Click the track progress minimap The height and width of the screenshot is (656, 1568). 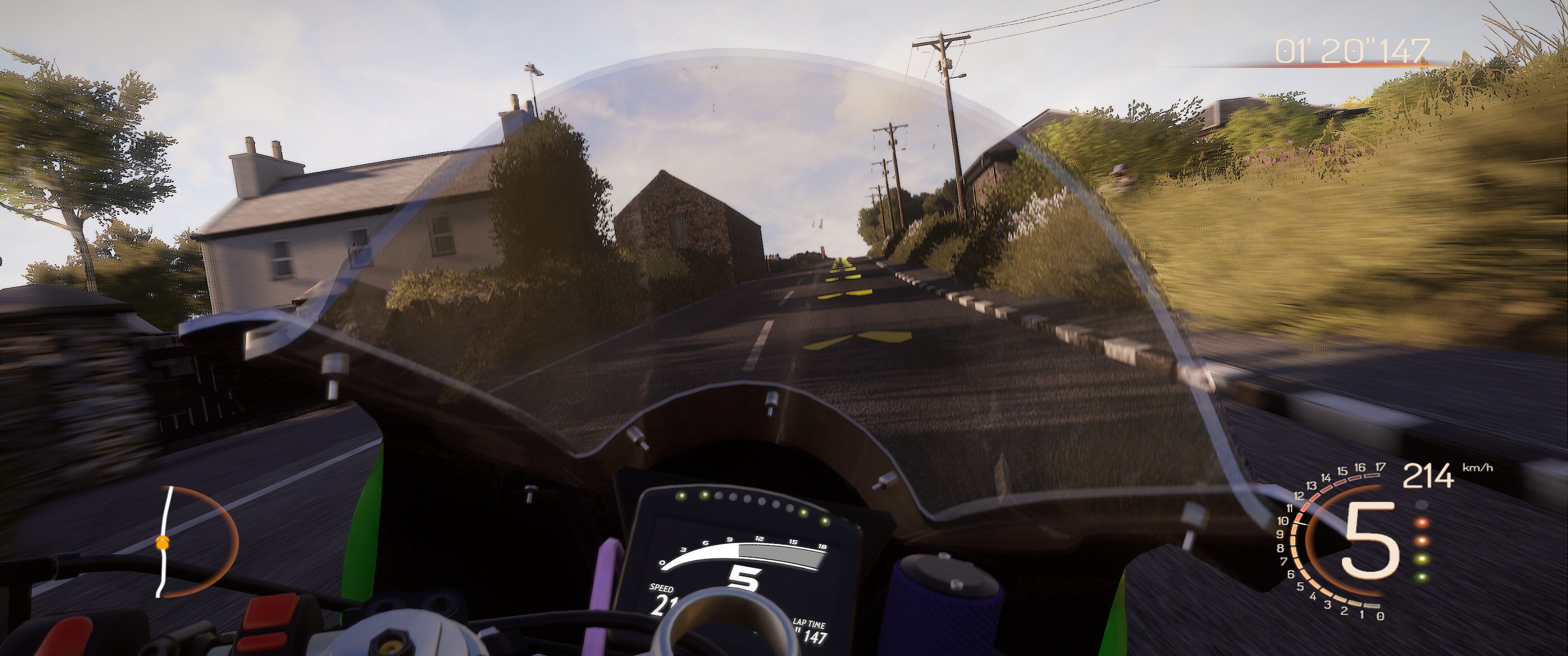pos(196,541)
